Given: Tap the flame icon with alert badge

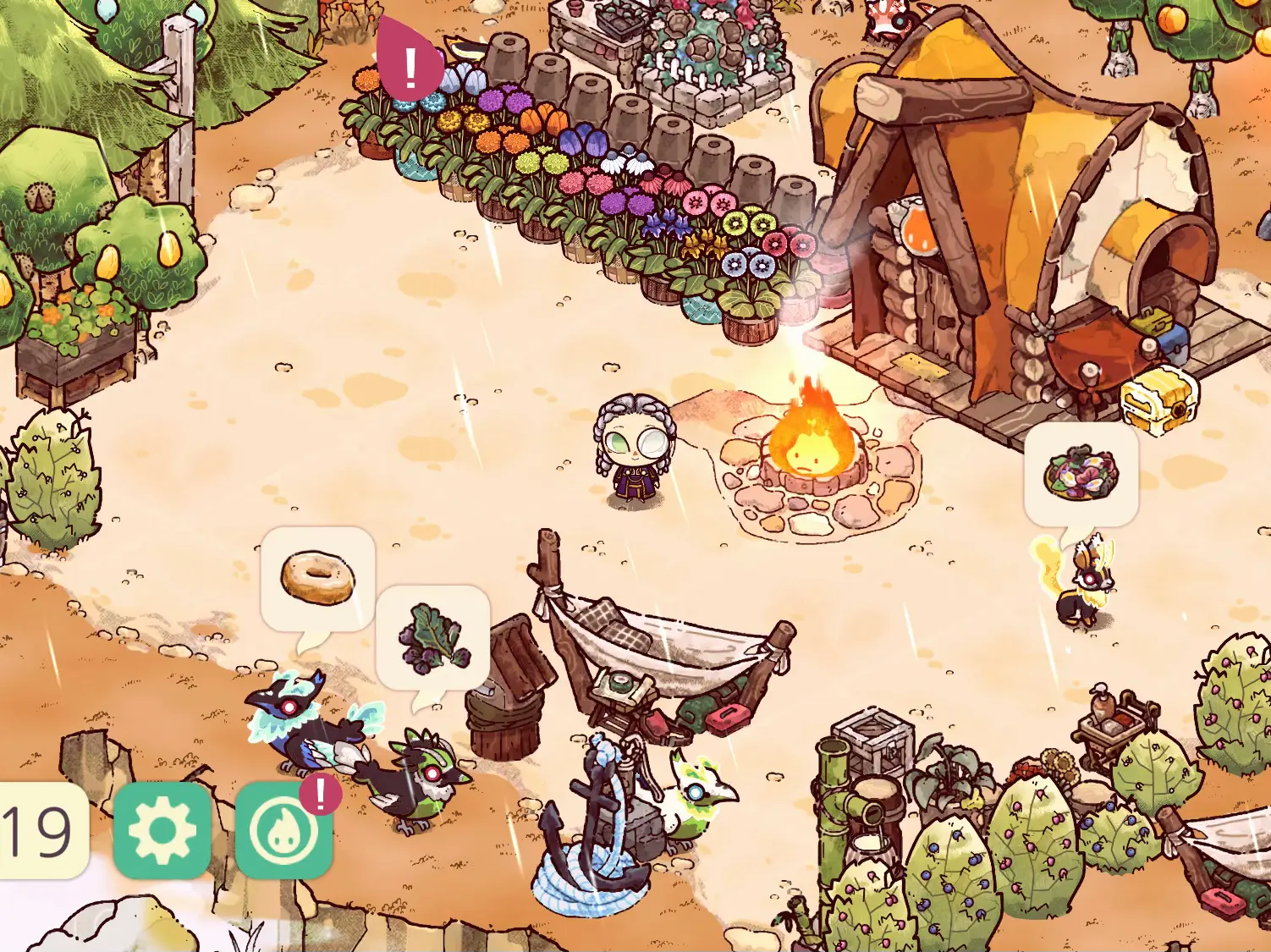Looking at the screenshot, I should pos(283,831).
